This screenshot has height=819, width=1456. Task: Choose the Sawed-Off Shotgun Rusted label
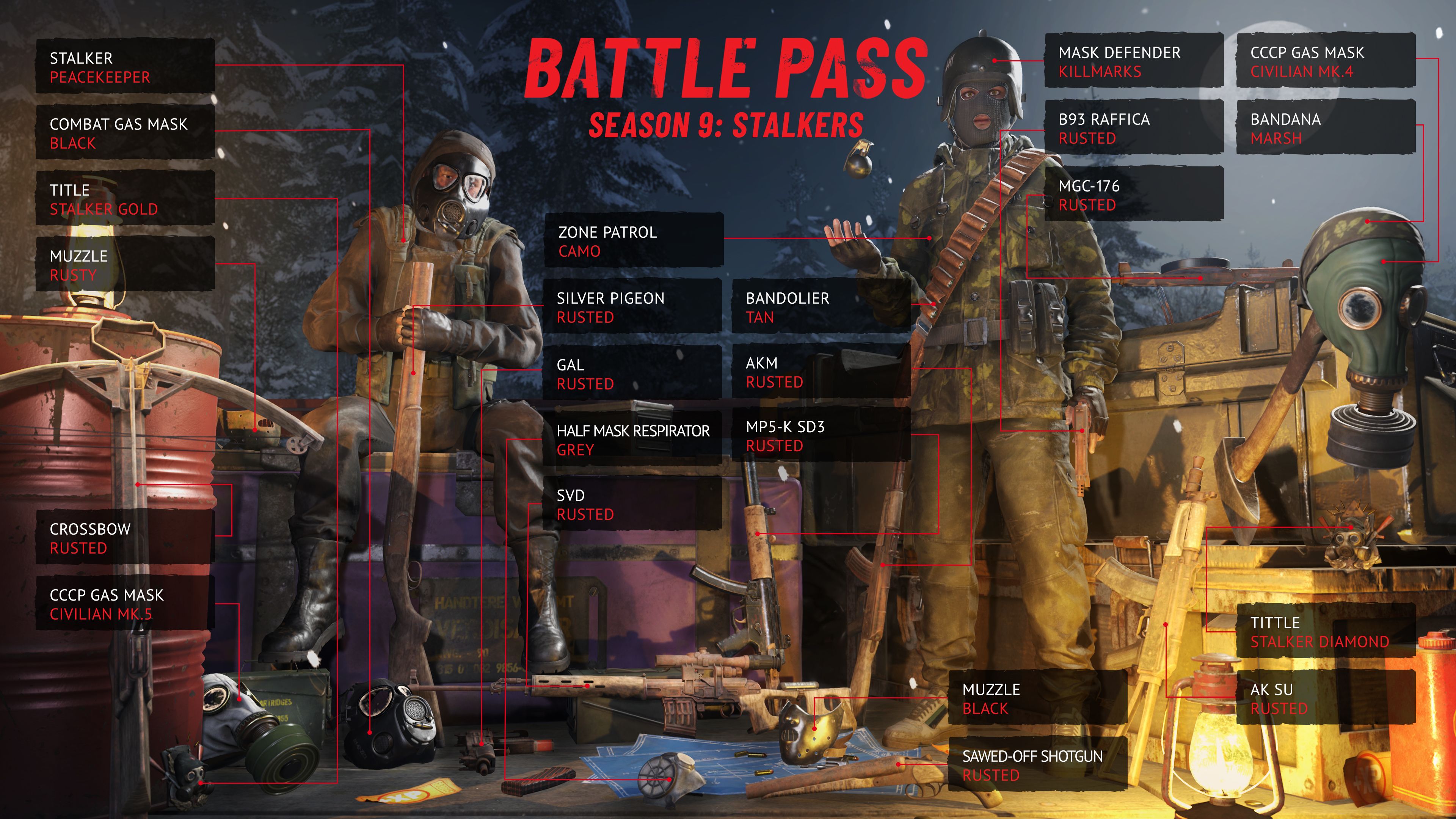[1037, 765]
